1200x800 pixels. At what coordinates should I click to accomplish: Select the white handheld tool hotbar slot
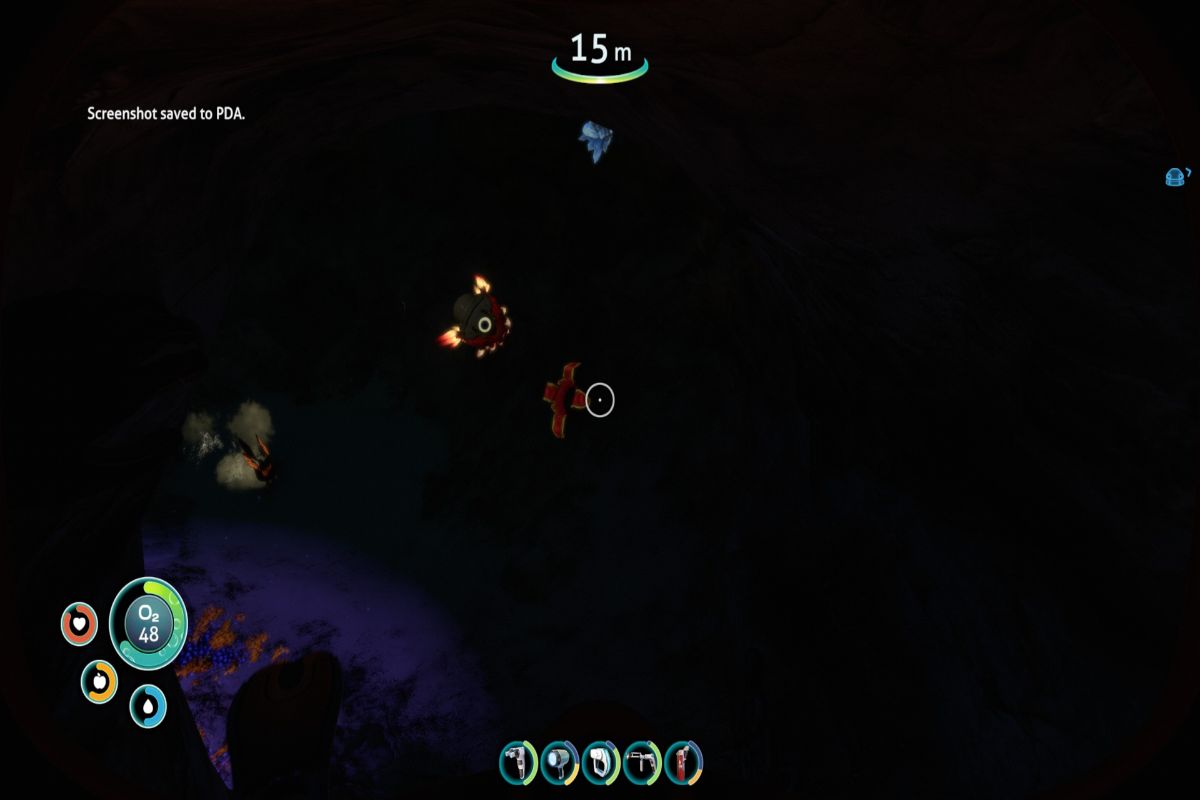600,763
